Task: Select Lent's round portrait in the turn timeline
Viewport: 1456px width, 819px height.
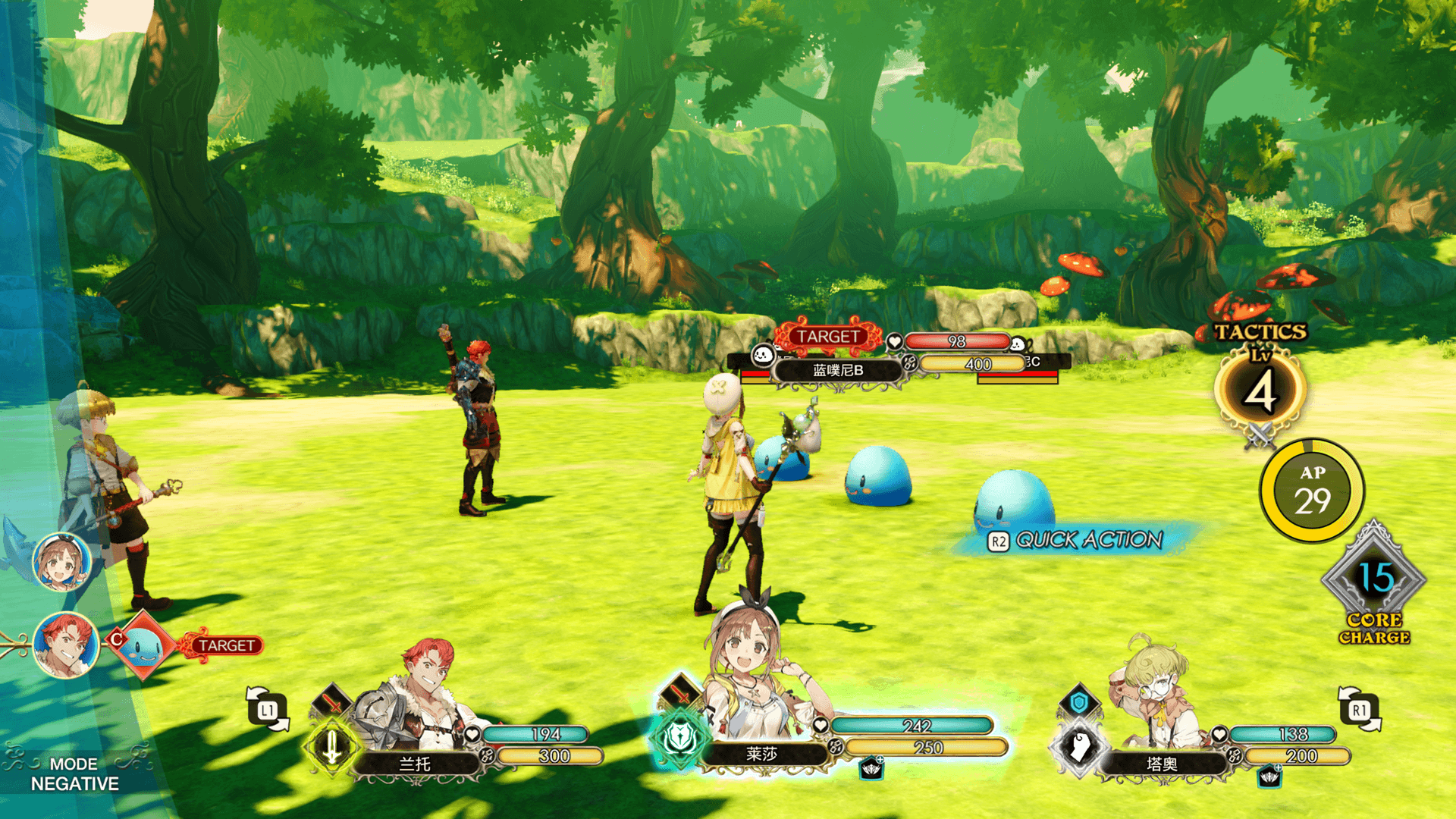Action: [66, 645]
